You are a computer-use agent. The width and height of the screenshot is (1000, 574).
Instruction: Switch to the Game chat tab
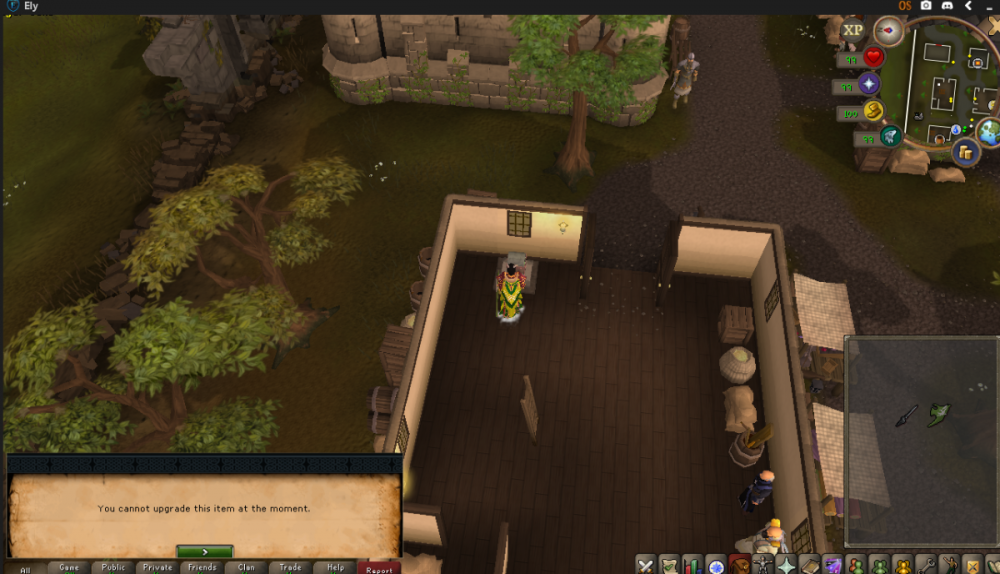[69, 567]
